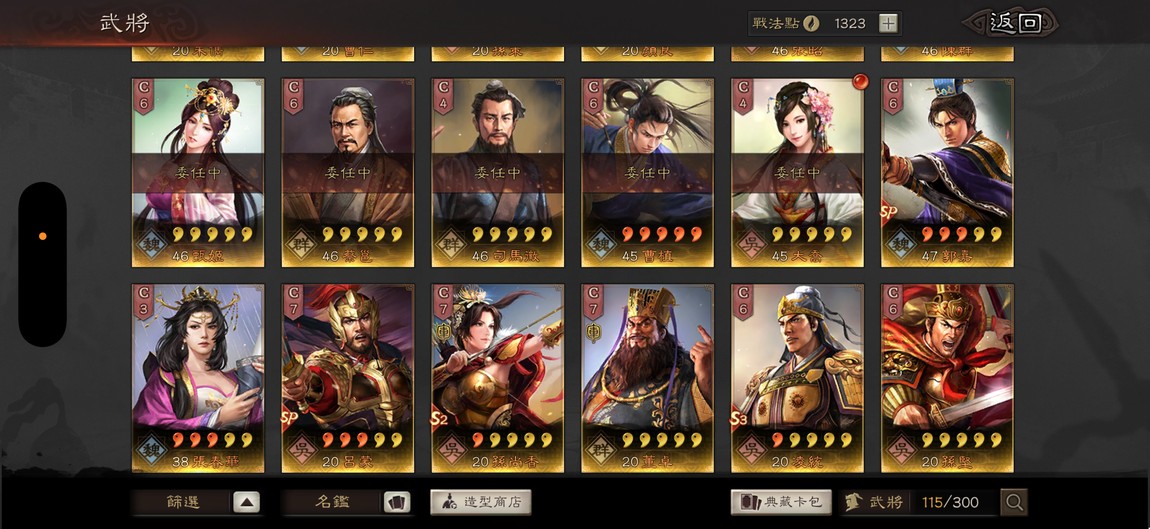
Task: Select the 曹植 general card
Action: click(647, 172)
